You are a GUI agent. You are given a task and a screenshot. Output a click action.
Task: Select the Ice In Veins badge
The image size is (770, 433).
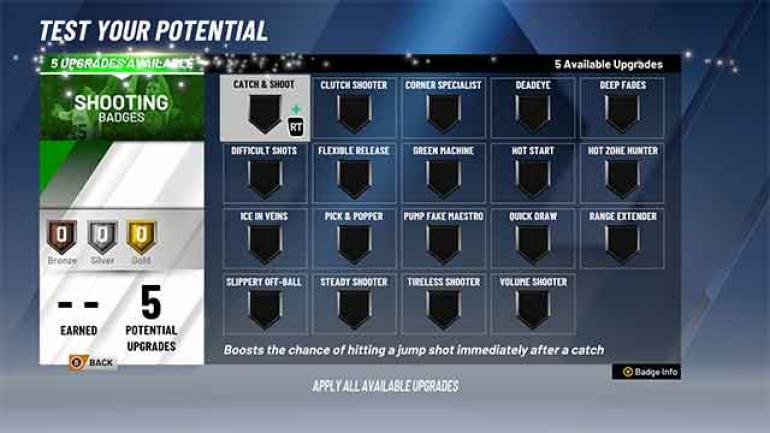[x=265, y=239]
